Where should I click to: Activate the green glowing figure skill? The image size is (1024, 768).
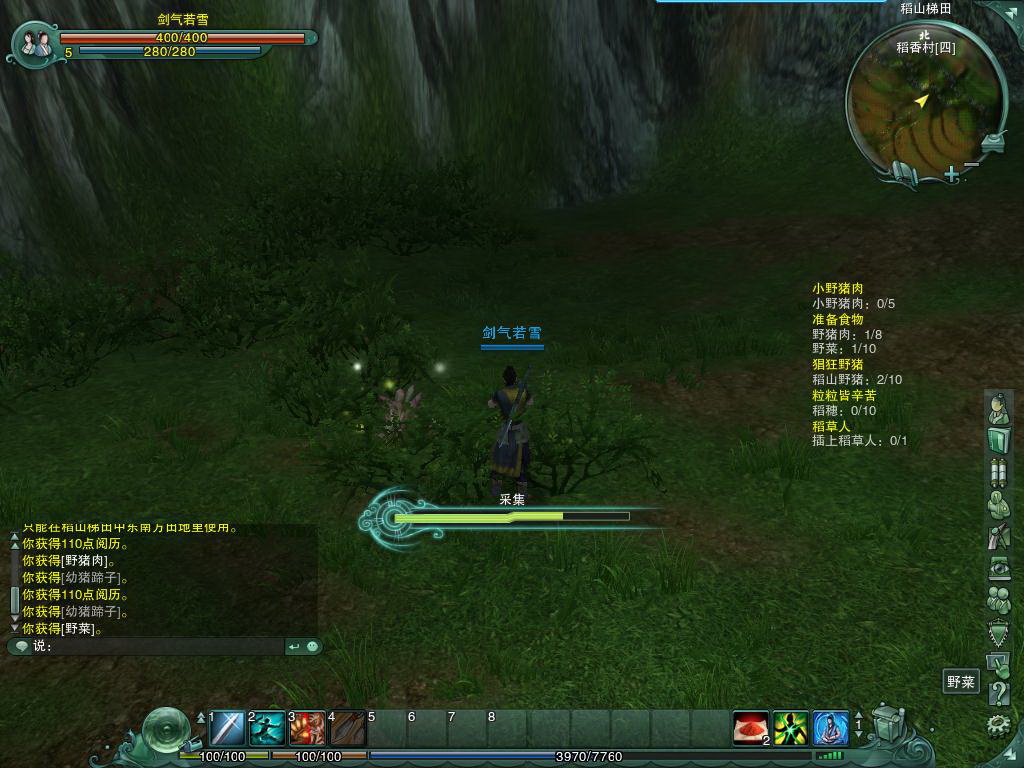click(x=790, y=728)
